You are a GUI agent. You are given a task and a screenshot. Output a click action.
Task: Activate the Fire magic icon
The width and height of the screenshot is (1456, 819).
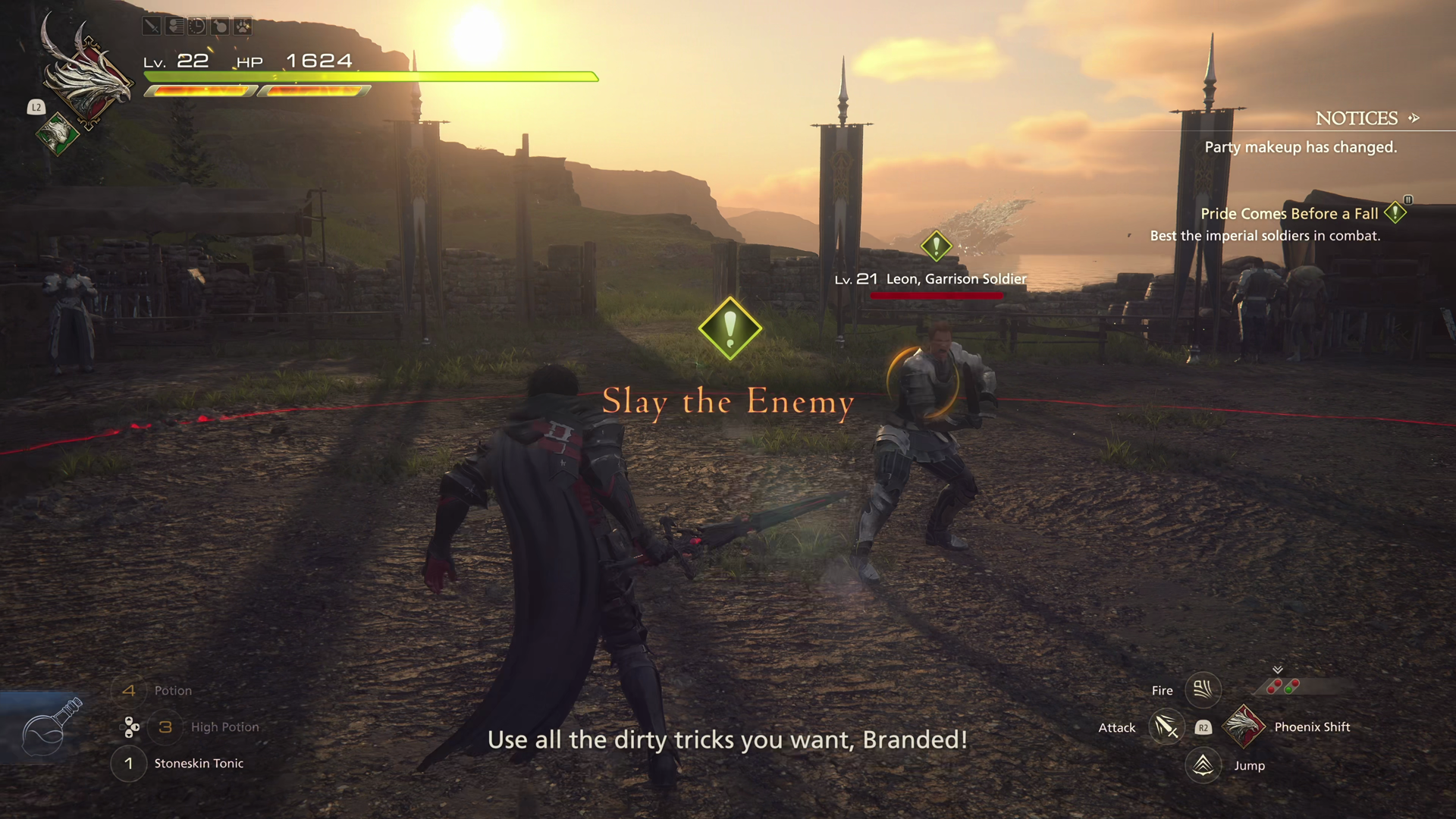tap(1203, 690)
